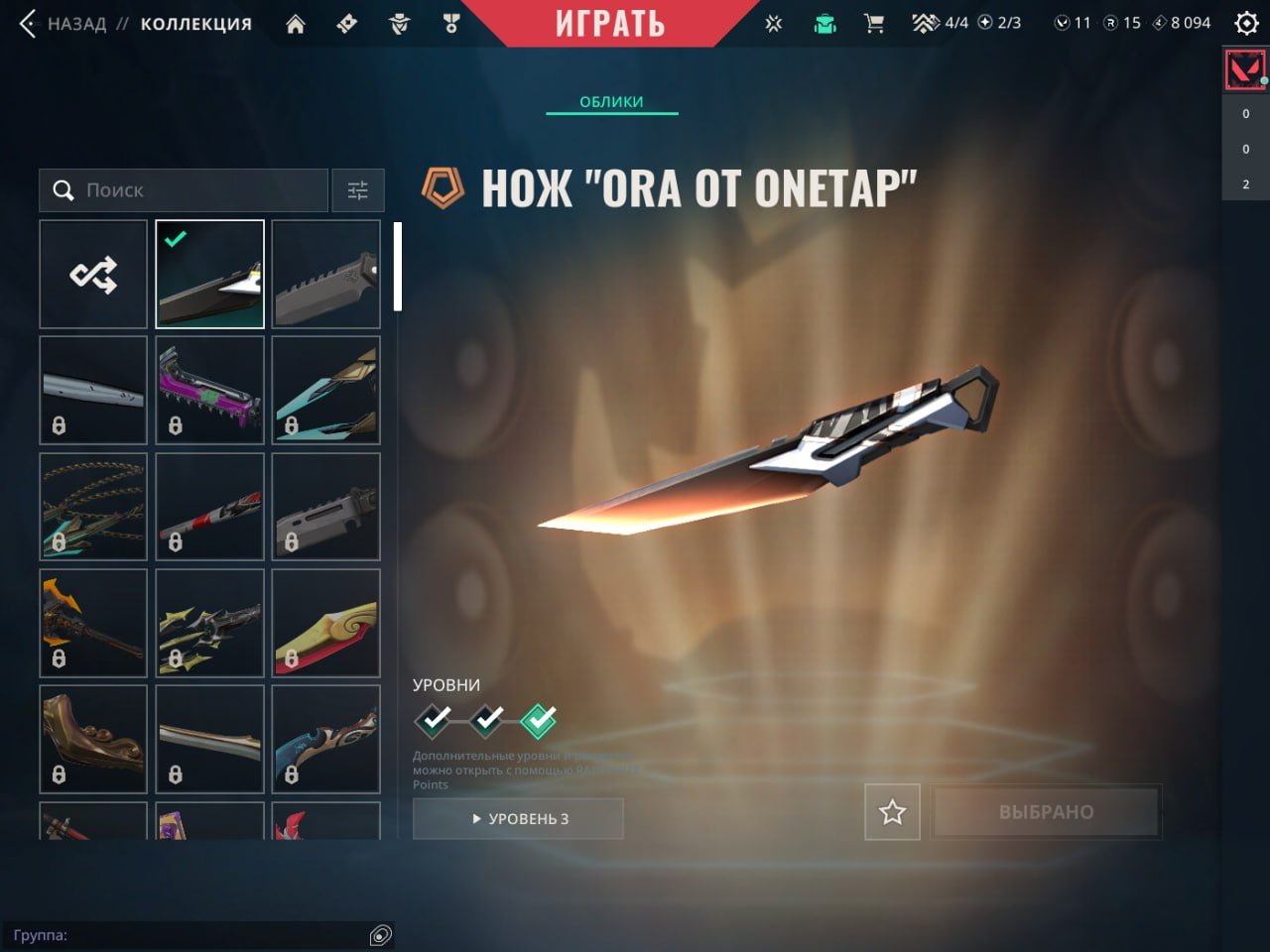Screen dimensions: 1270x952
Task: Switch to the ОБЛИКИ tab
Action: (611, 101)
